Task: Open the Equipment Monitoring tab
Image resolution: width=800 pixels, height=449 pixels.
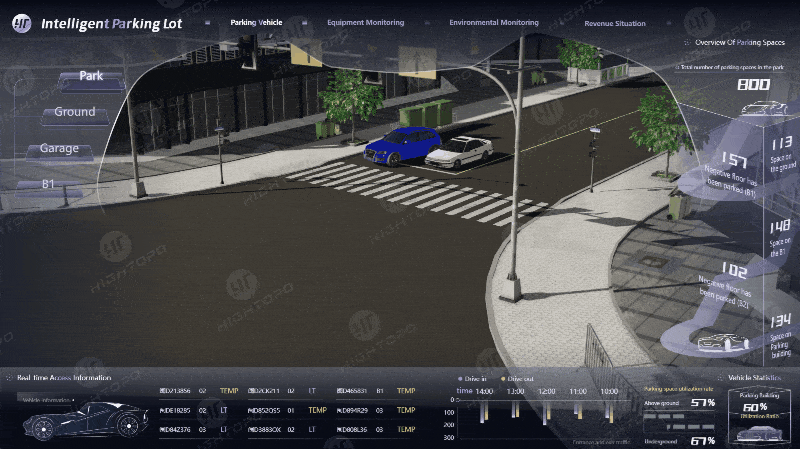Action: 365,22
